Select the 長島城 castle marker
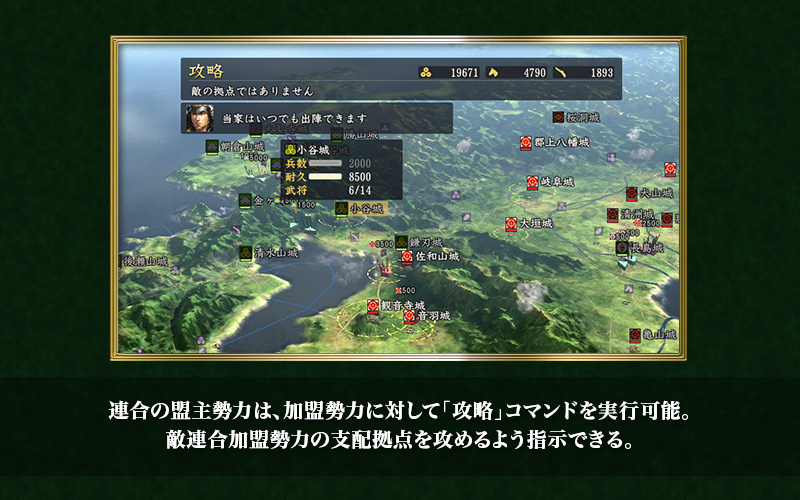This screenshot has width=800, height=500. coord(622,246)
